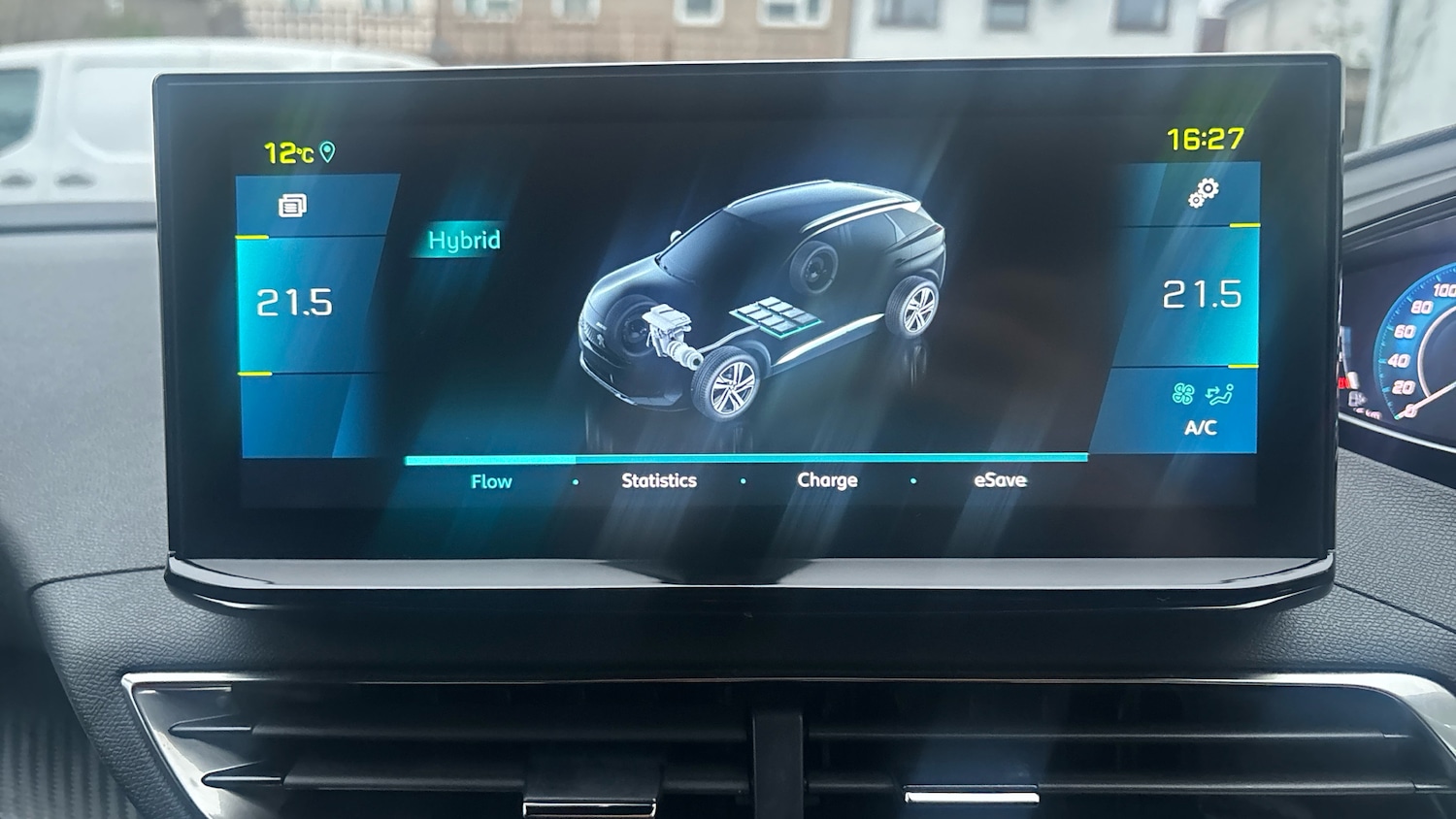Tap the 16:27 clock display
The width and height of the screenshot is (1456, 819).
(x=1204, y=140)
